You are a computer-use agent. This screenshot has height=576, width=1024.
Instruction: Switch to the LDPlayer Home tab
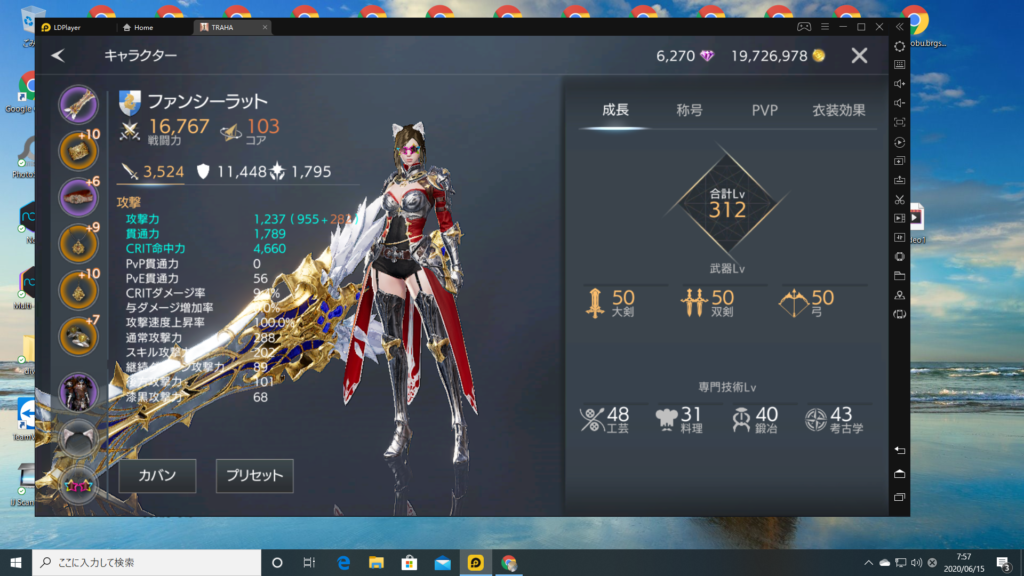(x=142, y=27)
